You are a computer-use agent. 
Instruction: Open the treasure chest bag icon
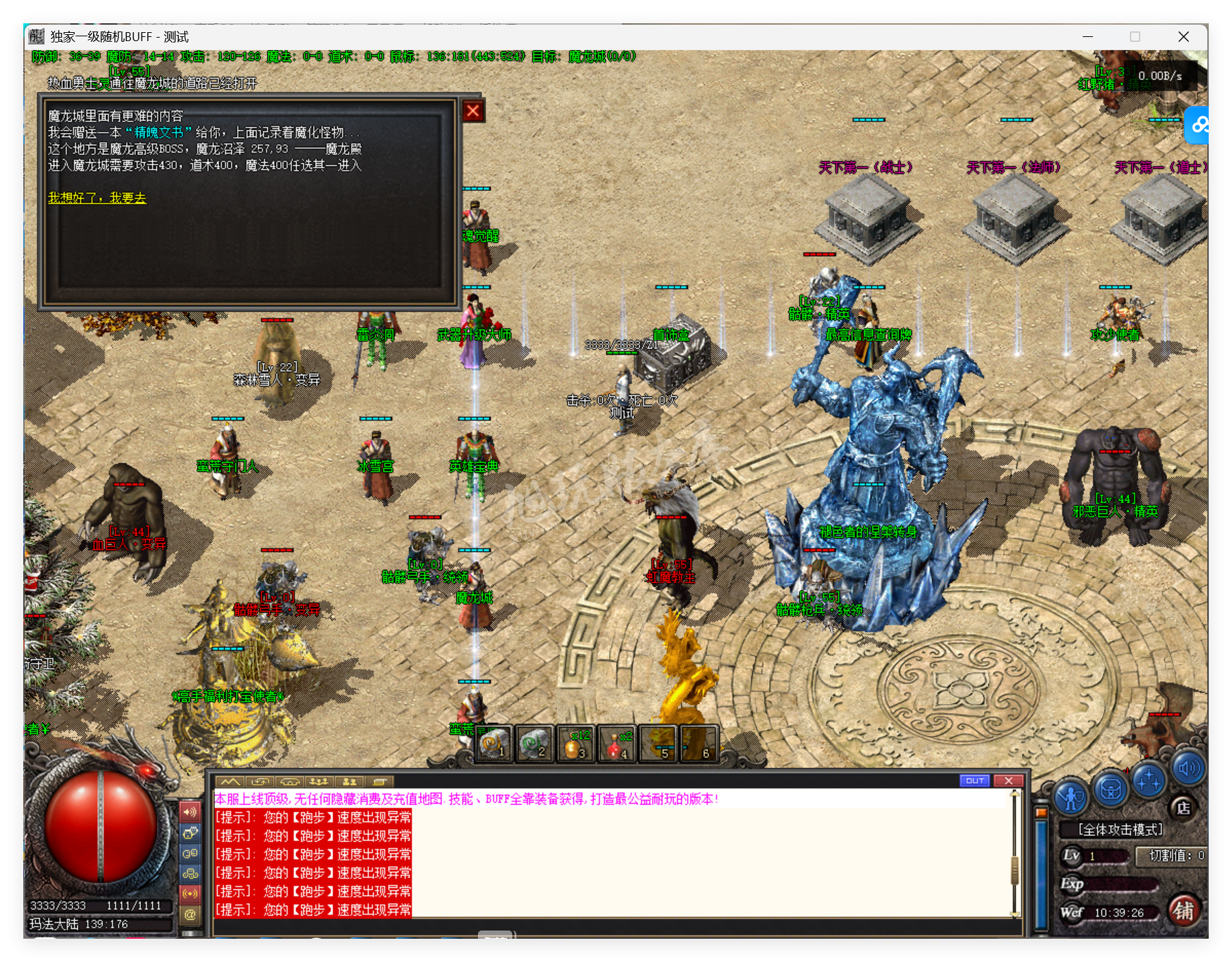point(1110,789)
